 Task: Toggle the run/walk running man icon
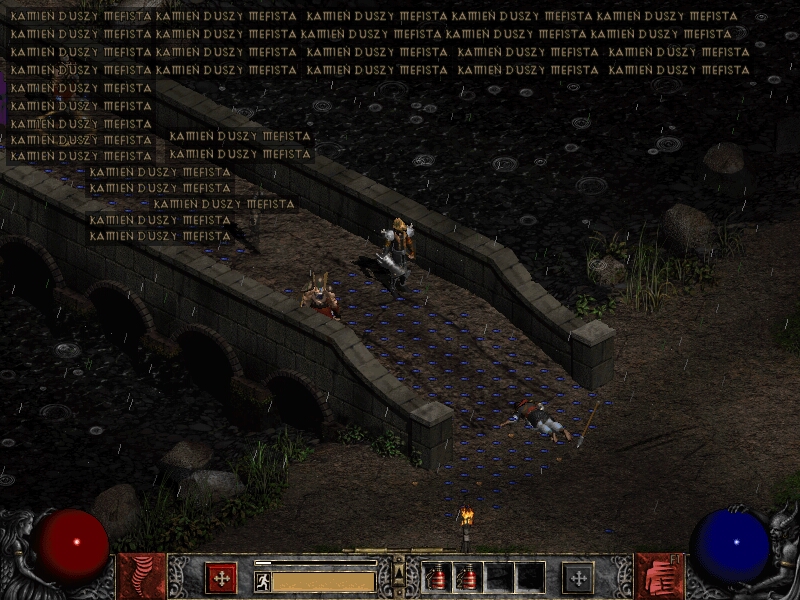tap(263, 581)
